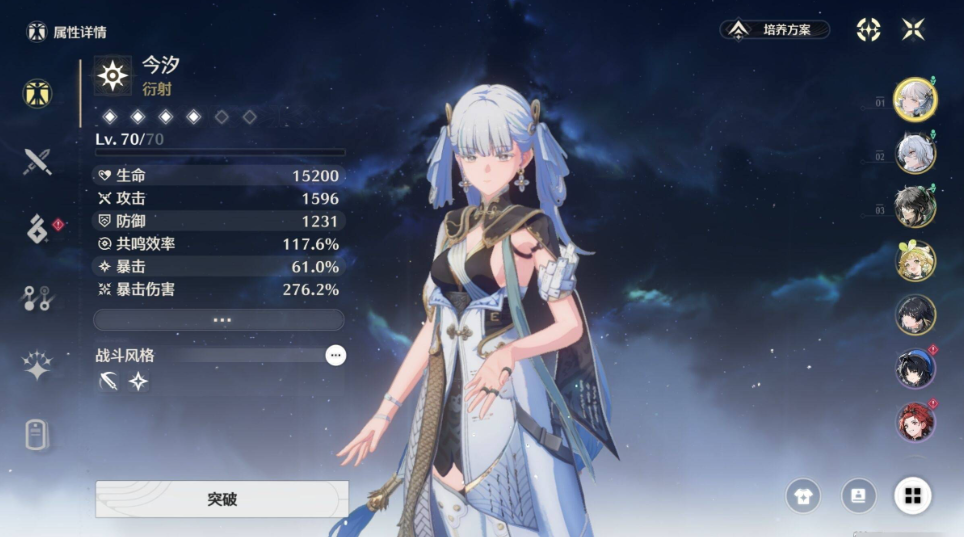This screenshot has width=964, height=537.
Task: Open the 培养方案 development plan
Action: tap(775, 30)
